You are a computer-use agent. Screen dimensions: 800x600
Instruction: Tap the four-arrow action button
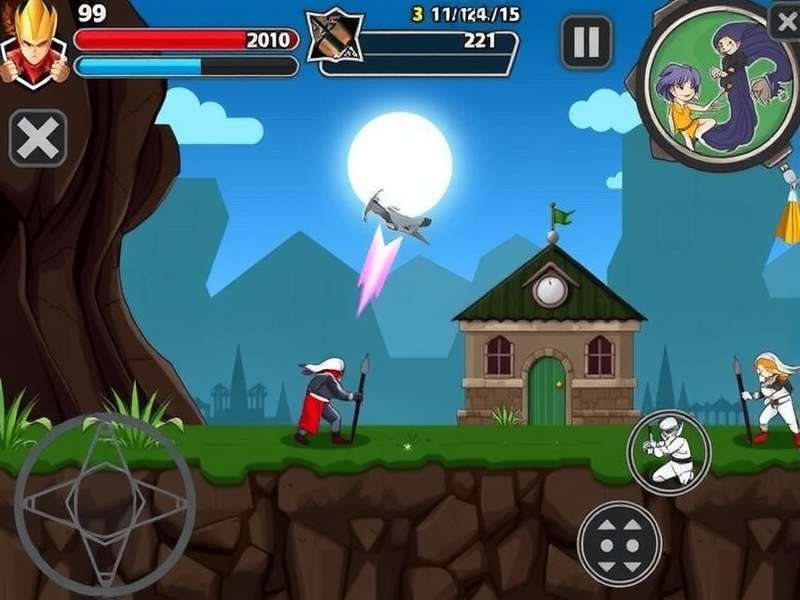619,544
